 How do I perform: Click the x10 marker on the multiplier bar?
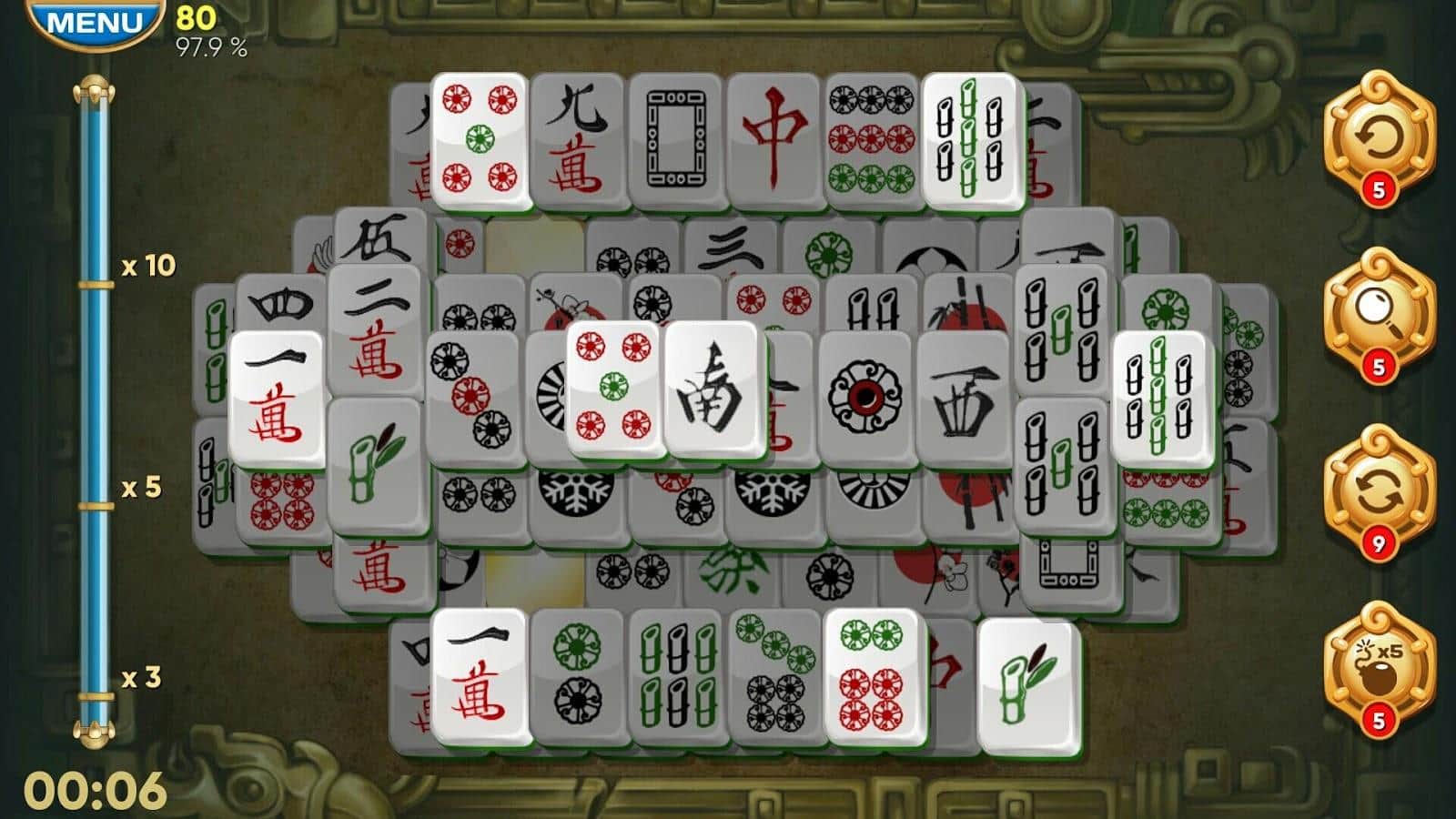[146, 268]
